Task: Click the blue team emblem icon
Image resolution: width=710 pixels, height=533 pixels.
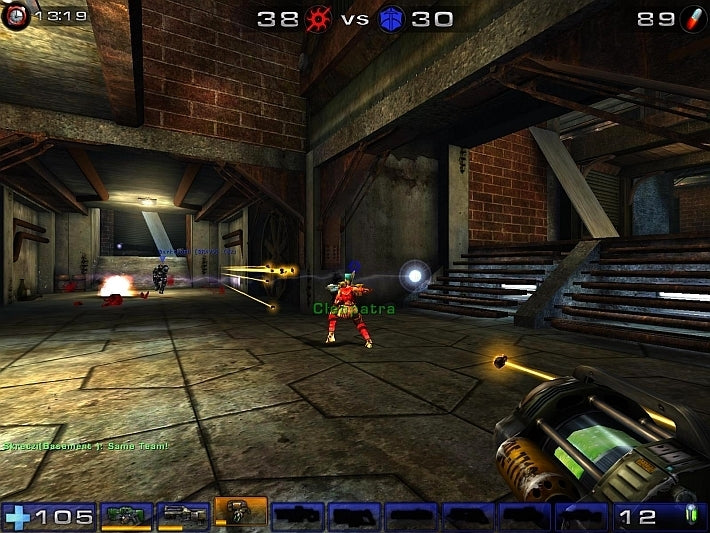Action: point(391,18)
